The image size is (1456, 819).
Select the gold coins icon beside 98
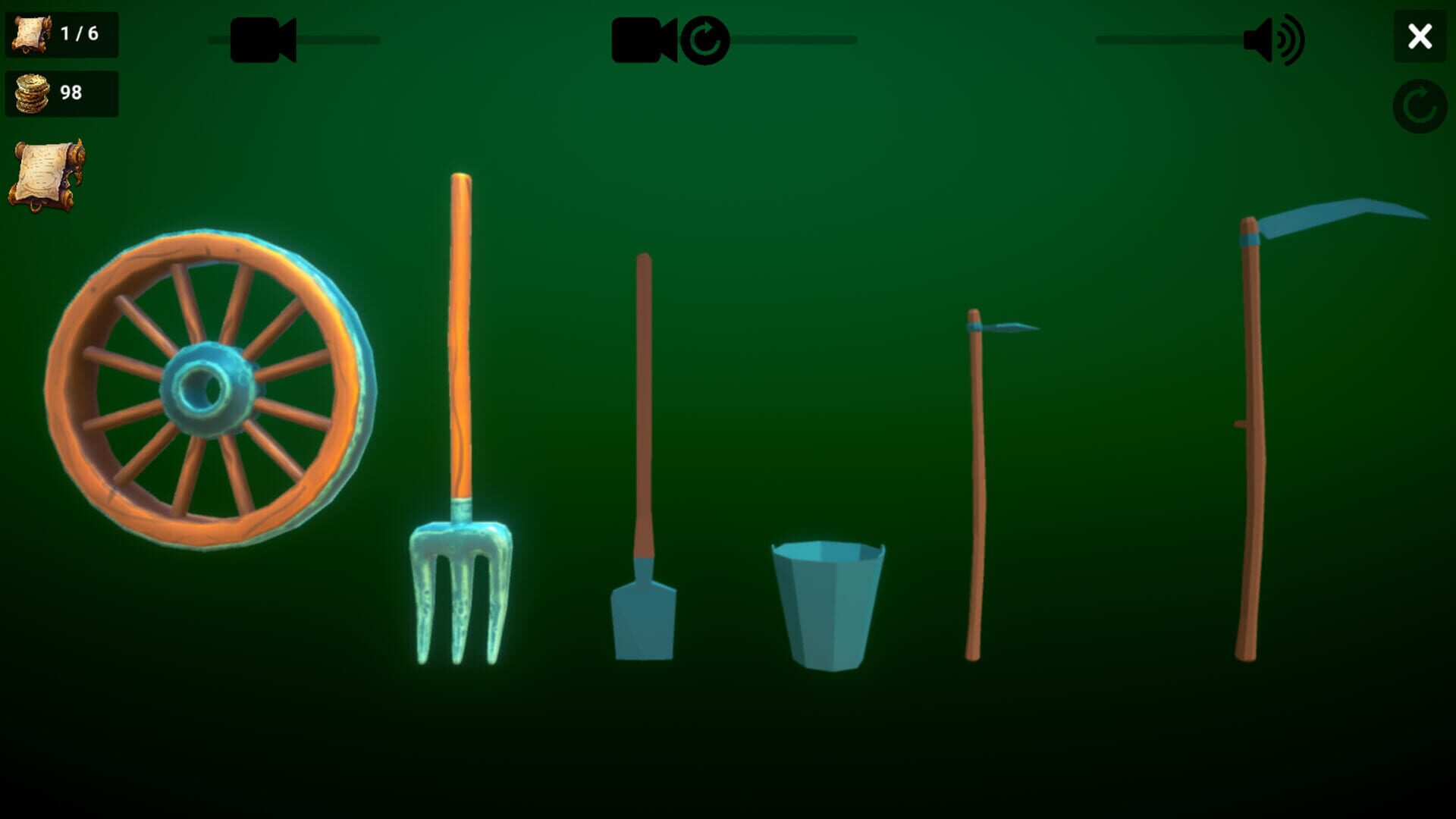(32, 93)
